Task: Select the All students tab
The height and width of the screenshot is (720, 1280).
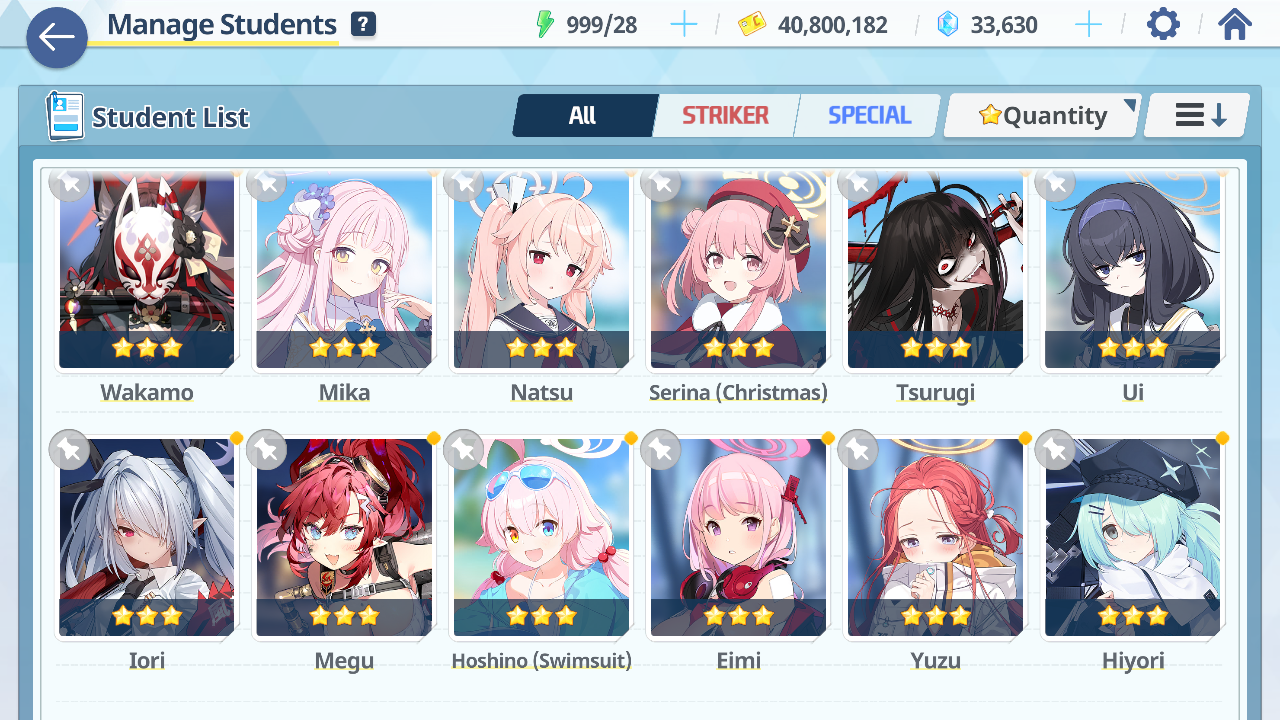Action: click(583, 116)
